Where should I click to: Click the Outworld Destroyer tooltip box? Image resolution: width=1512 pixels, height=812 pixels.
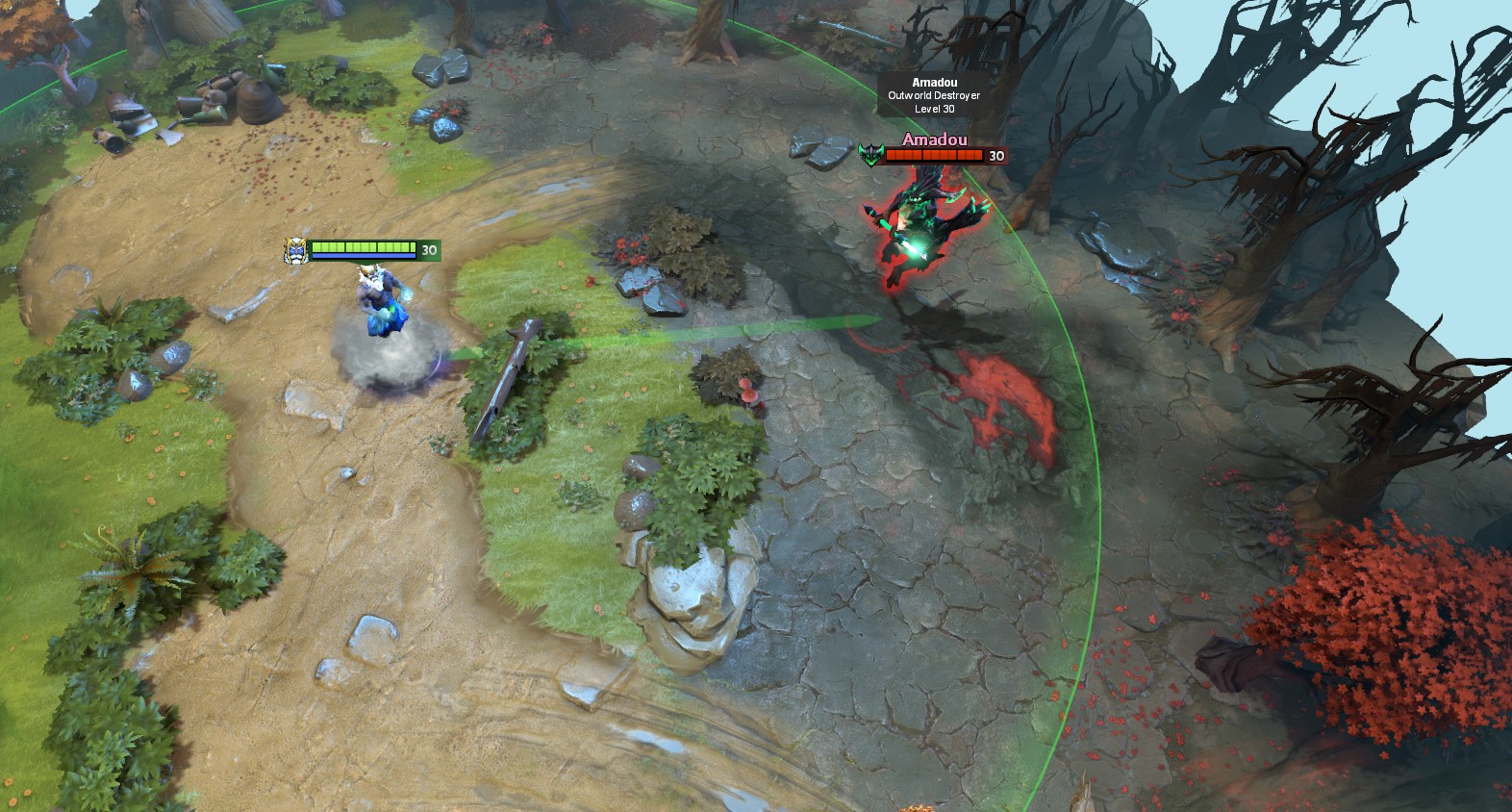coord(931,92)
